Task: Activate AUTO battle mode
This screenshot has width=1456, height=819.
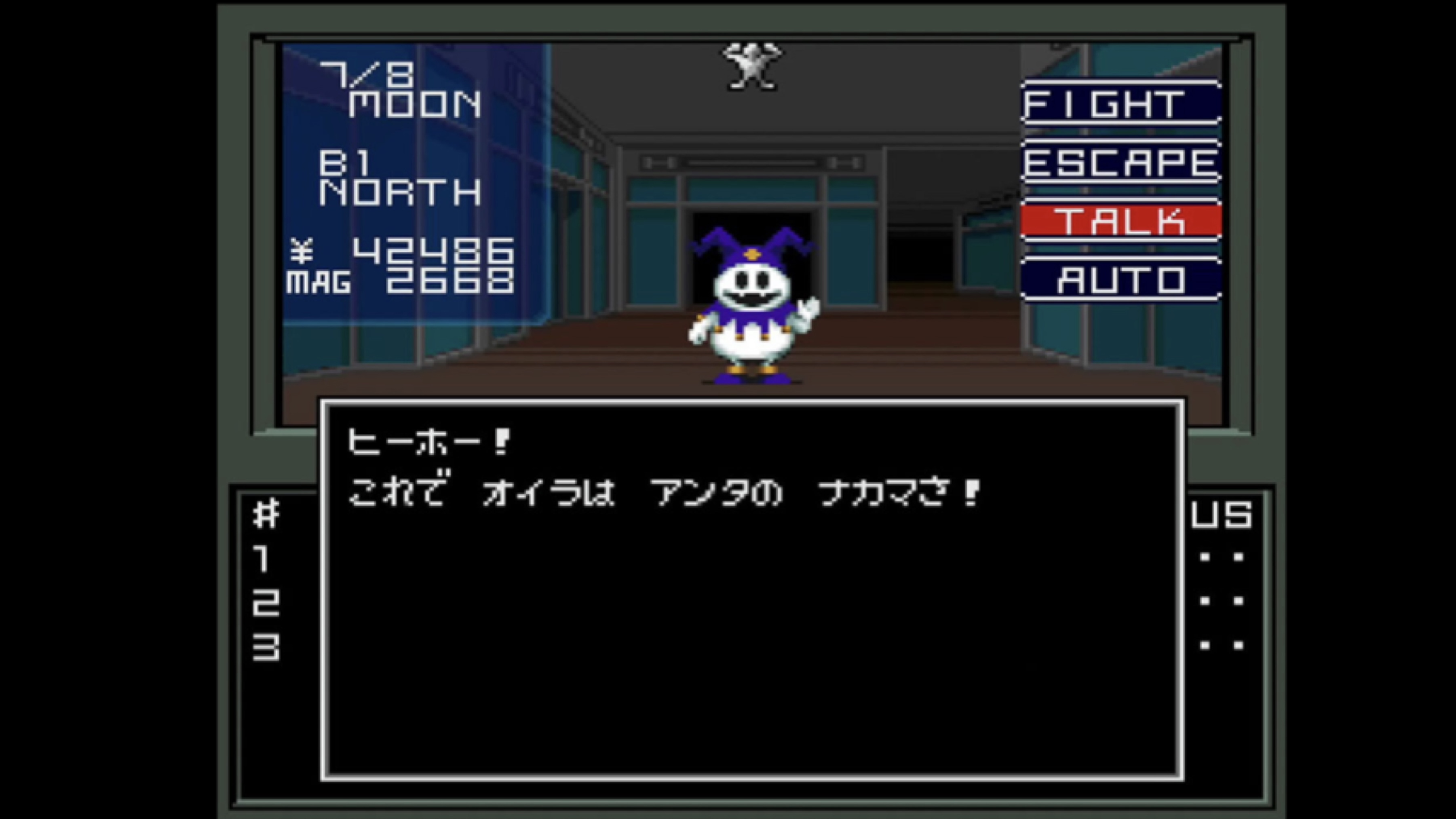Action: pyautogui.click(x=1121, y=280)
